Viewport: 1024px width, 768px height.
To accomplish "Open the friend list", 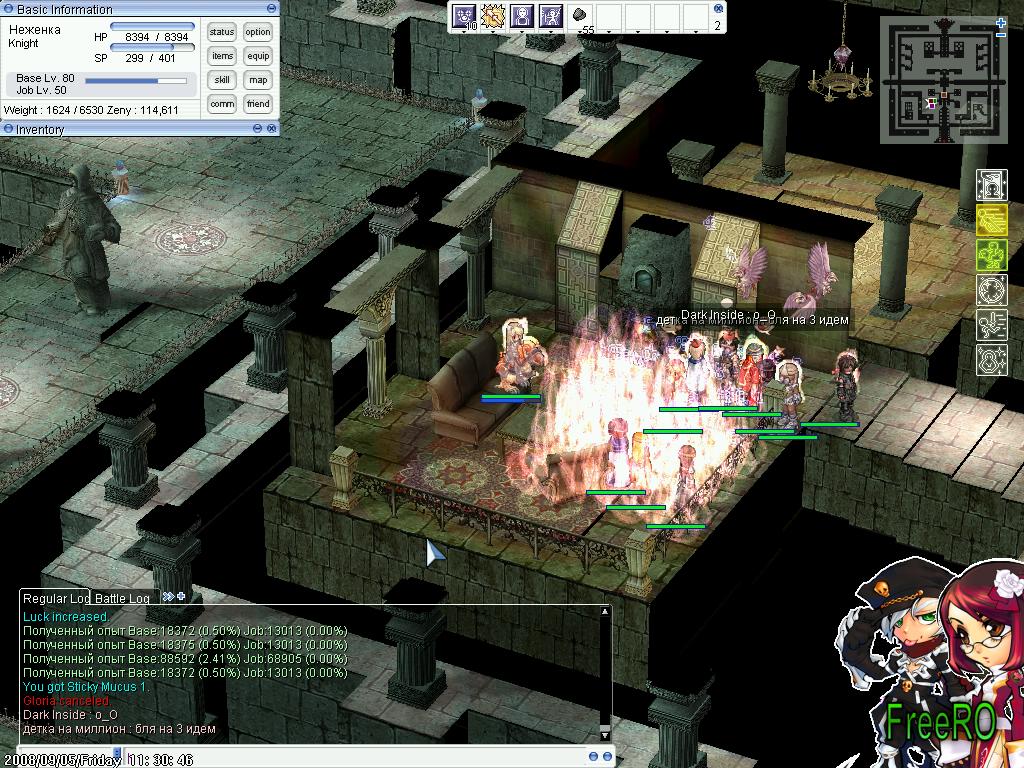I will (x=258, y=104).
